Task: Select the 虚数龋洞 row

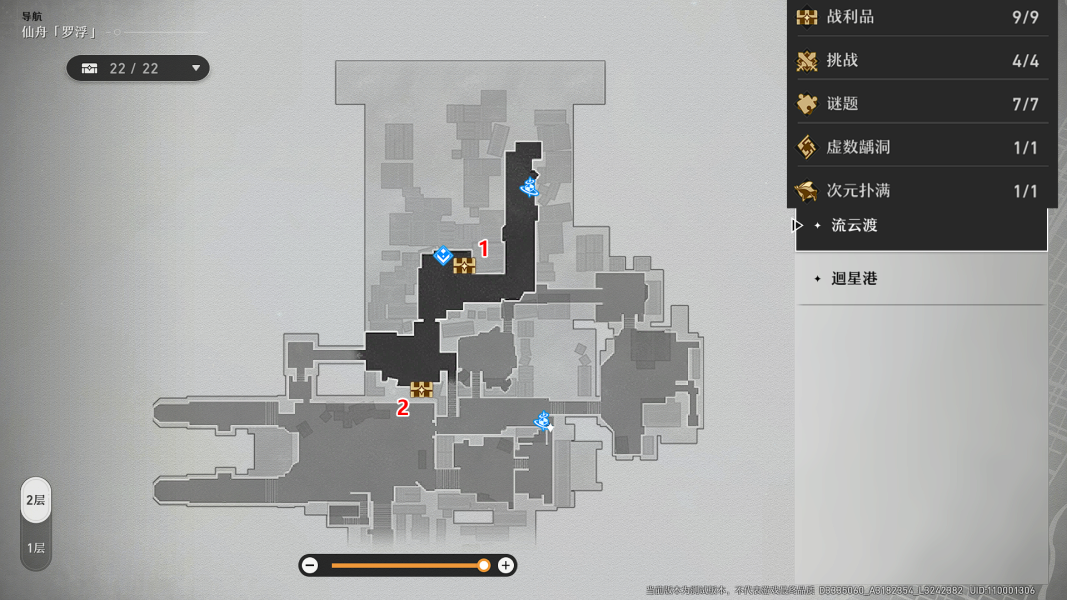Action: pyautogui.click(x=920, y=148)
